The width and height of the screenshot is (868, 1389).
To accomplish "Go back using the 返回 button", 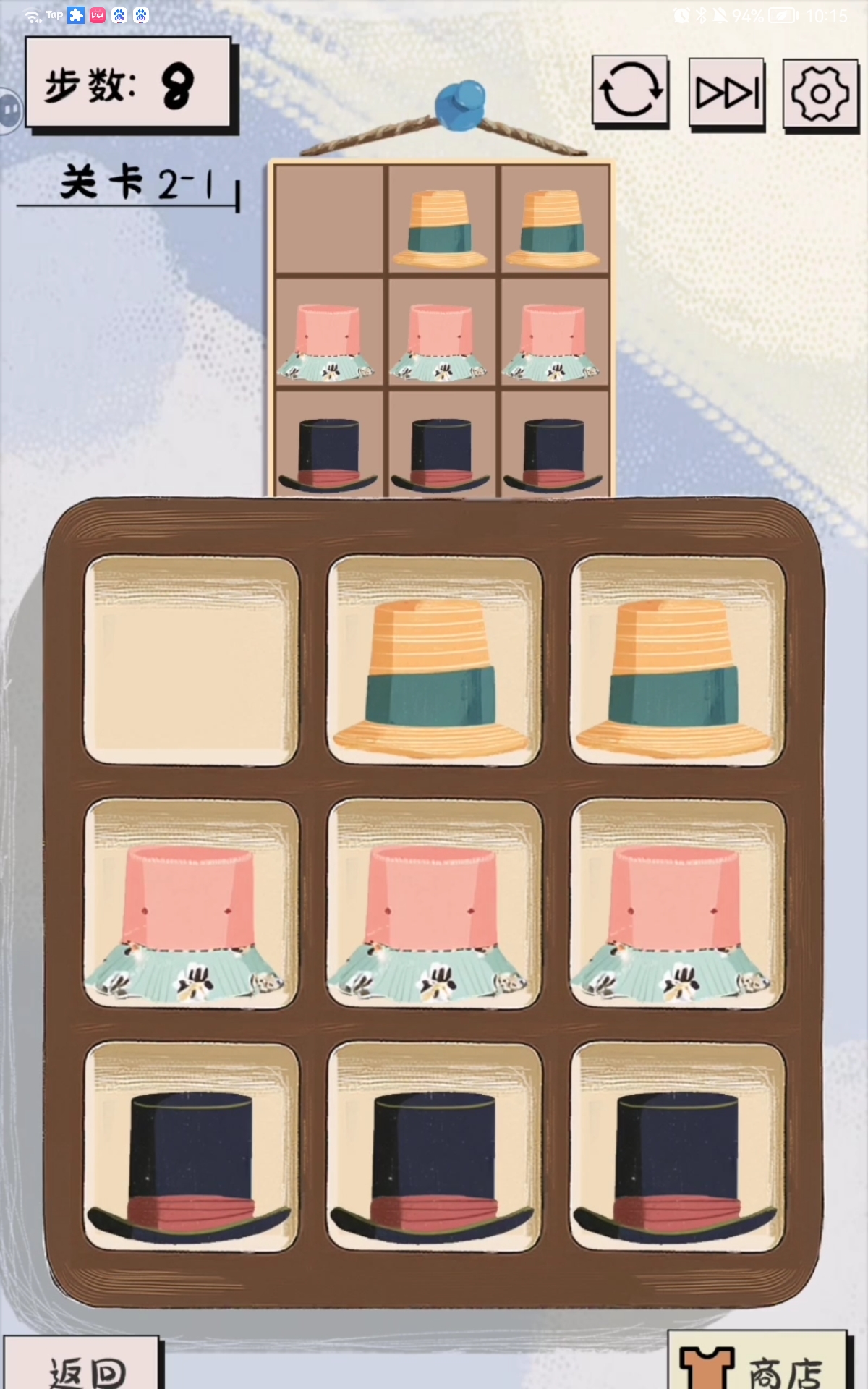I will [x=83, y=1367].
